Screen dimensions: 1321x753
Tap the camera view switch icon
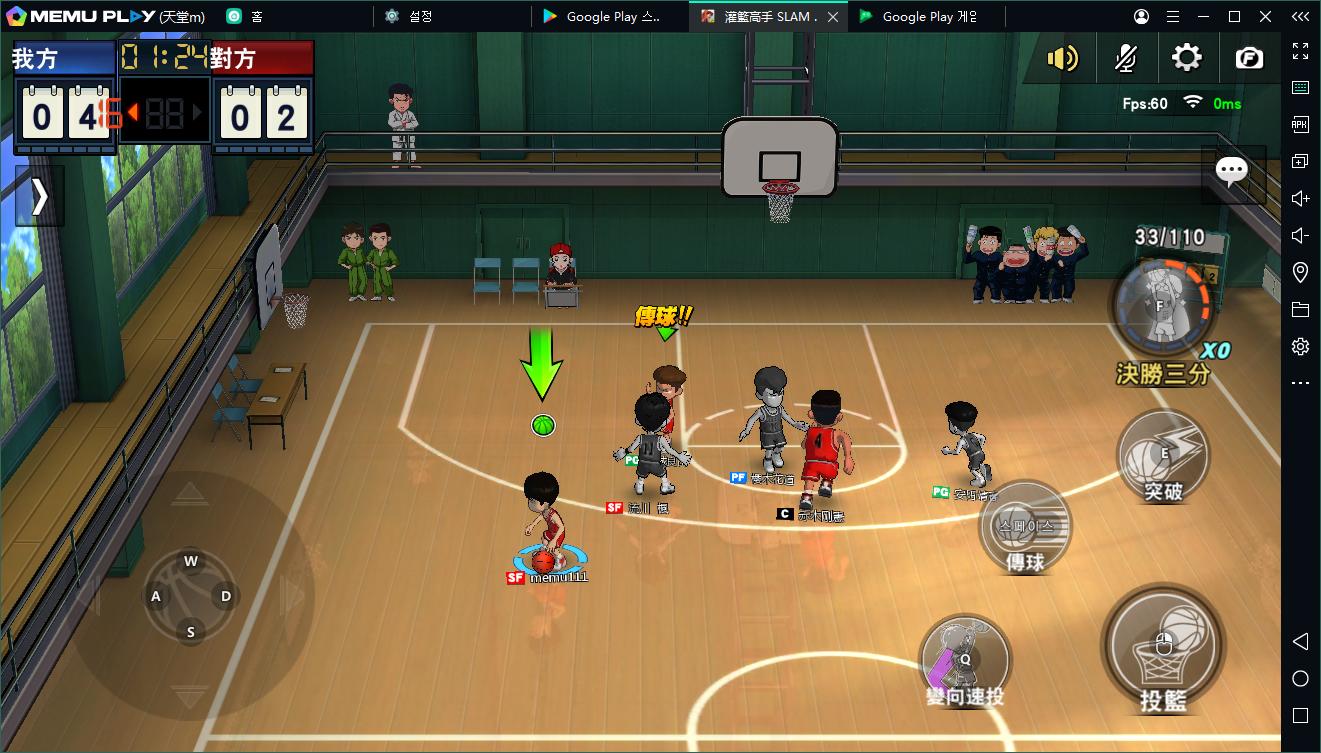pos(1249,58)
